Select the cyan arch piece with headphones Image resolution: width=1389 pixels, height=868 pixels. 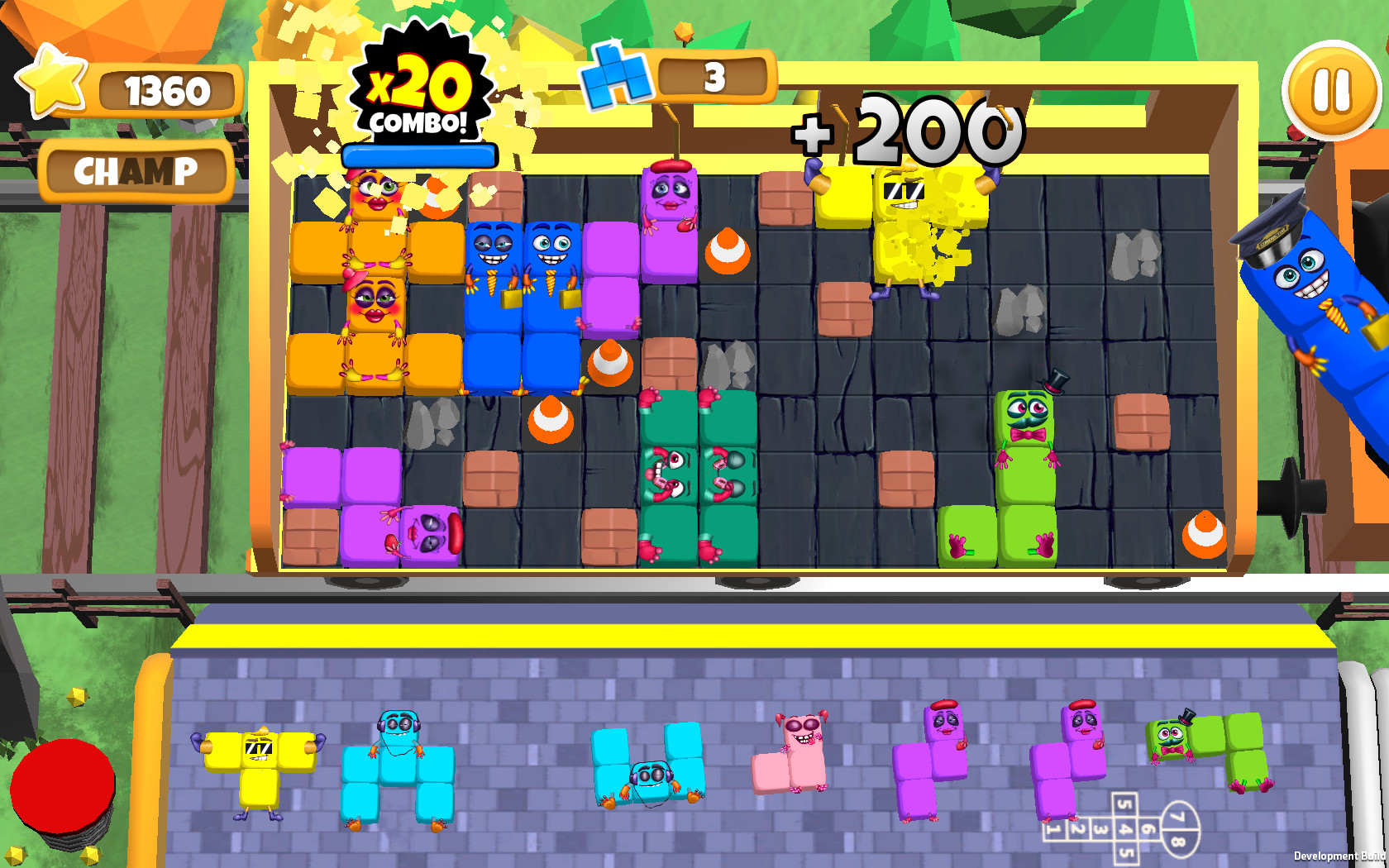pyautogui.click(x=397, y=769)
